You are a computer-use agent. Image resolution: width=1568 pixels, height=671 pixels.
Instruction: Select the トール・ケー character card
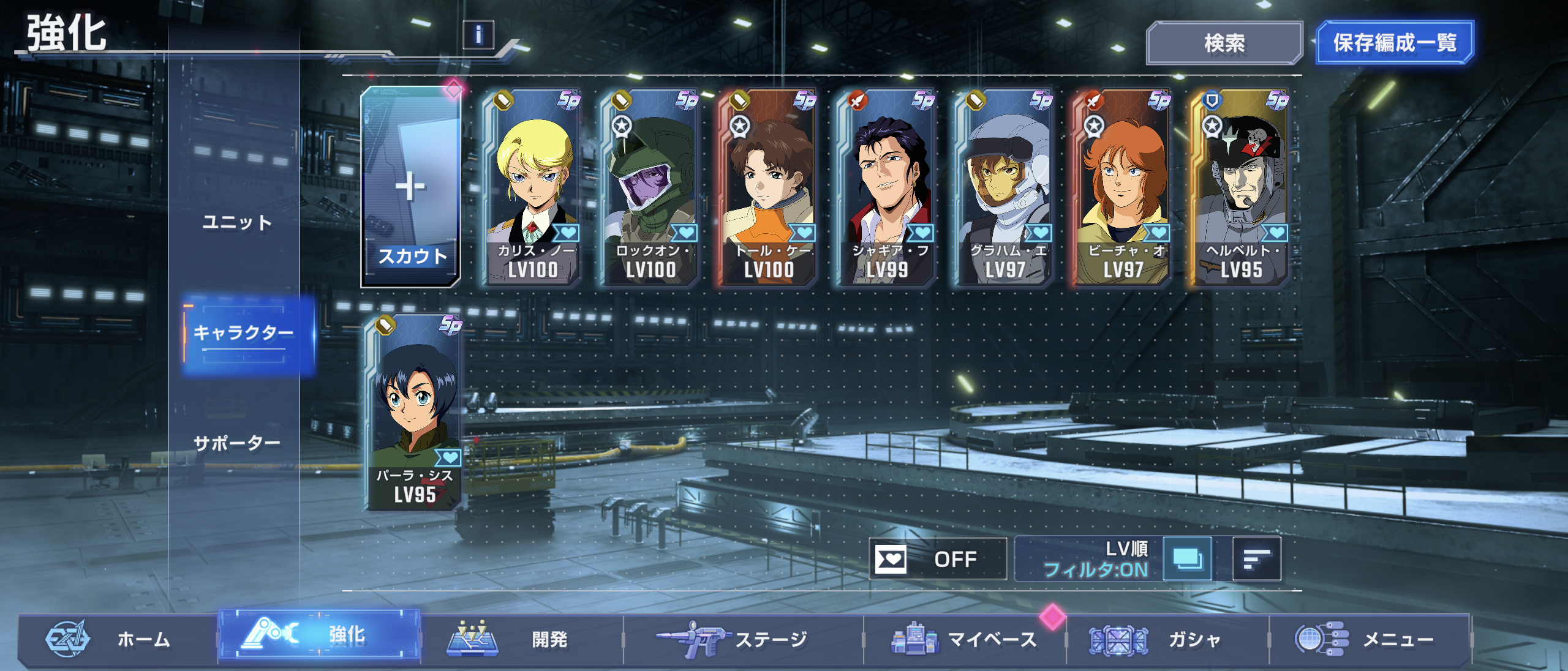point(769,187)
